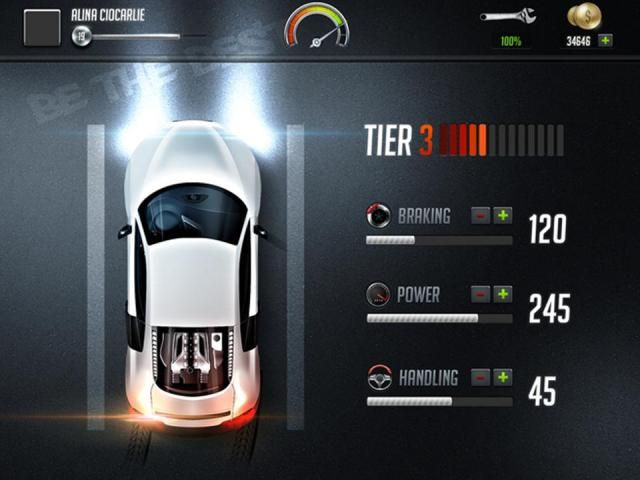Lower the Handling stat with minus

click(x=481, y=377)
